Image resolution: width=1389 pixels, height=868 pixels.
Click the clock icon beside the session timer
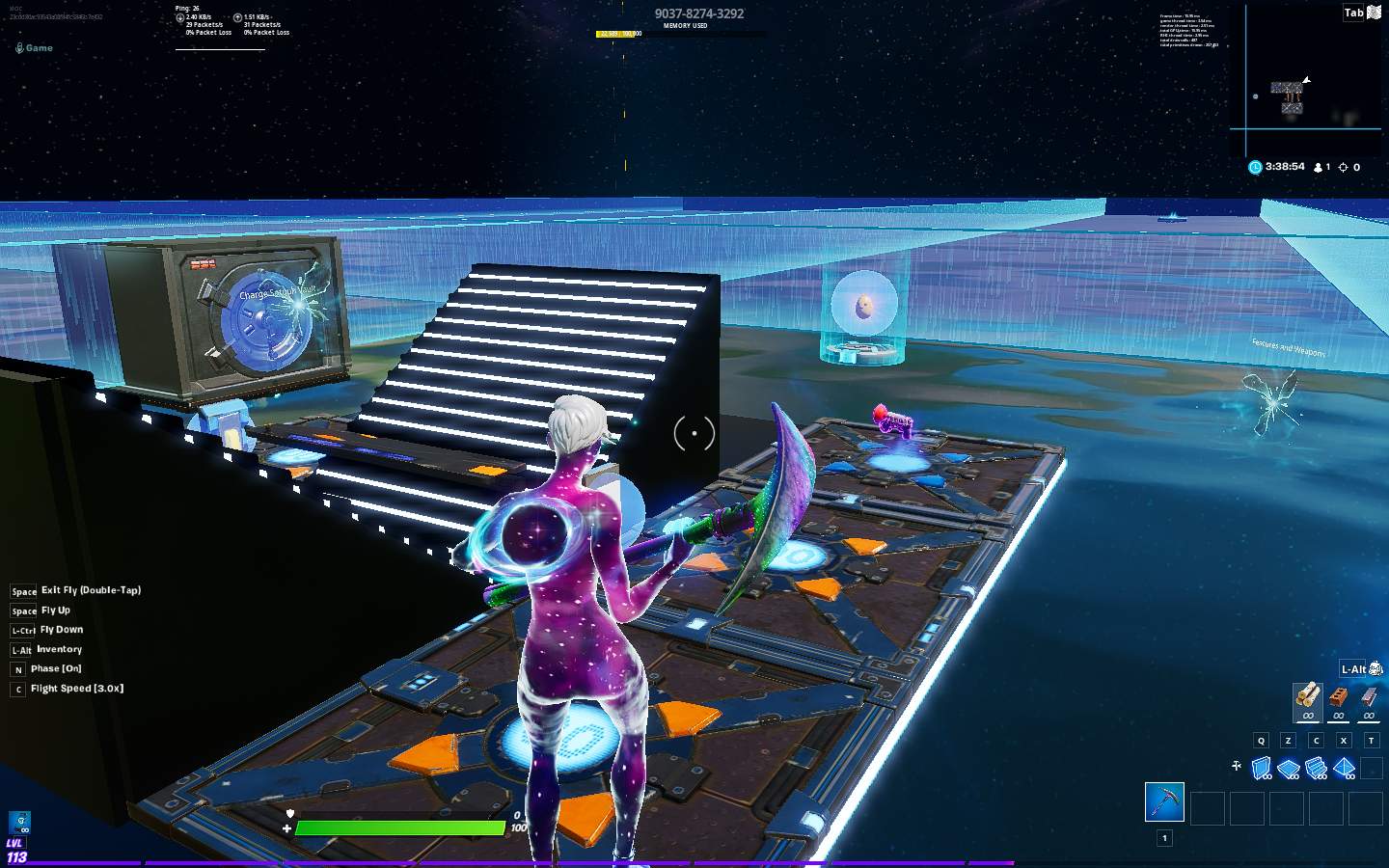[x=1254, y=167]
